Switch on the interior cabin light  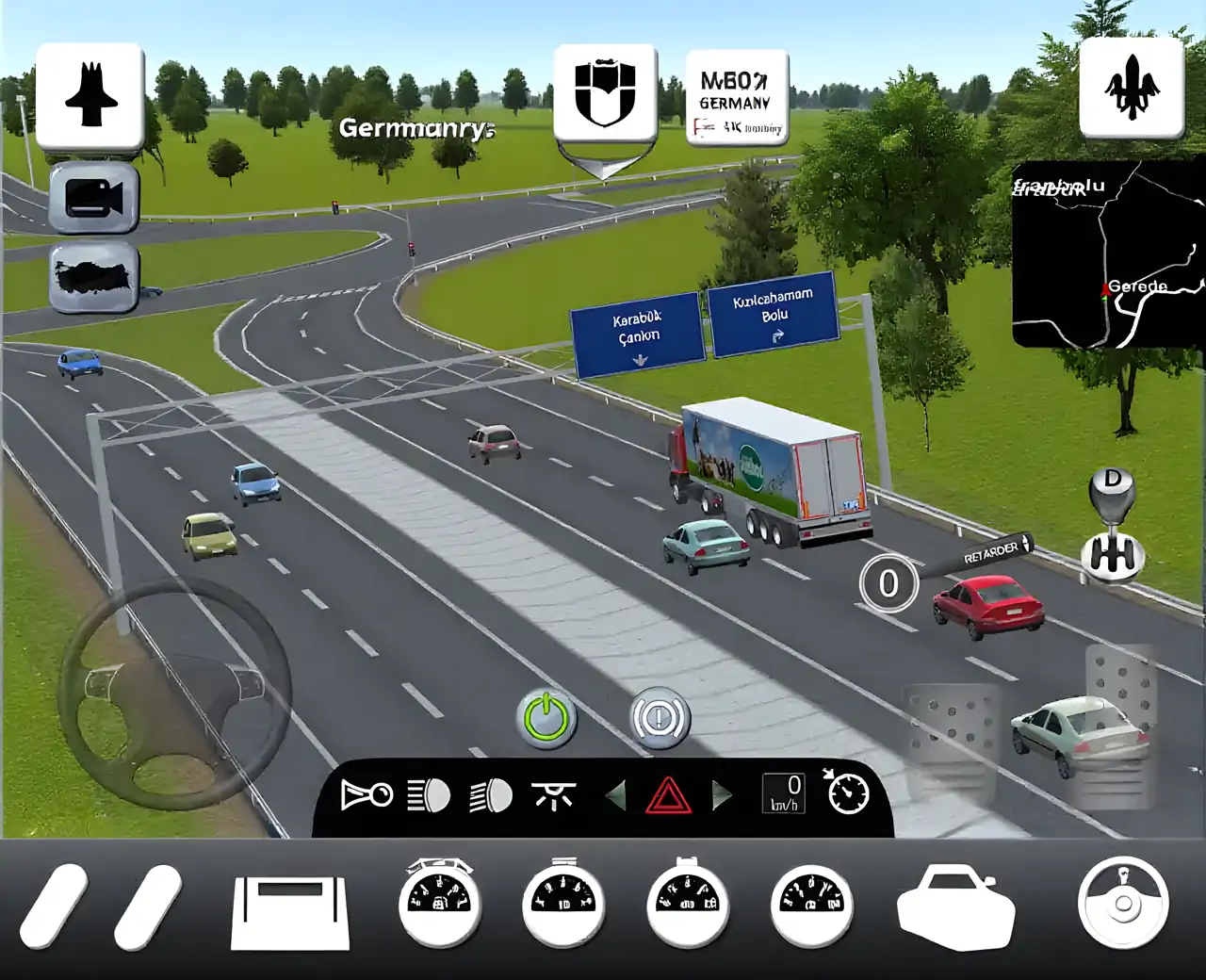click(553, 796)
